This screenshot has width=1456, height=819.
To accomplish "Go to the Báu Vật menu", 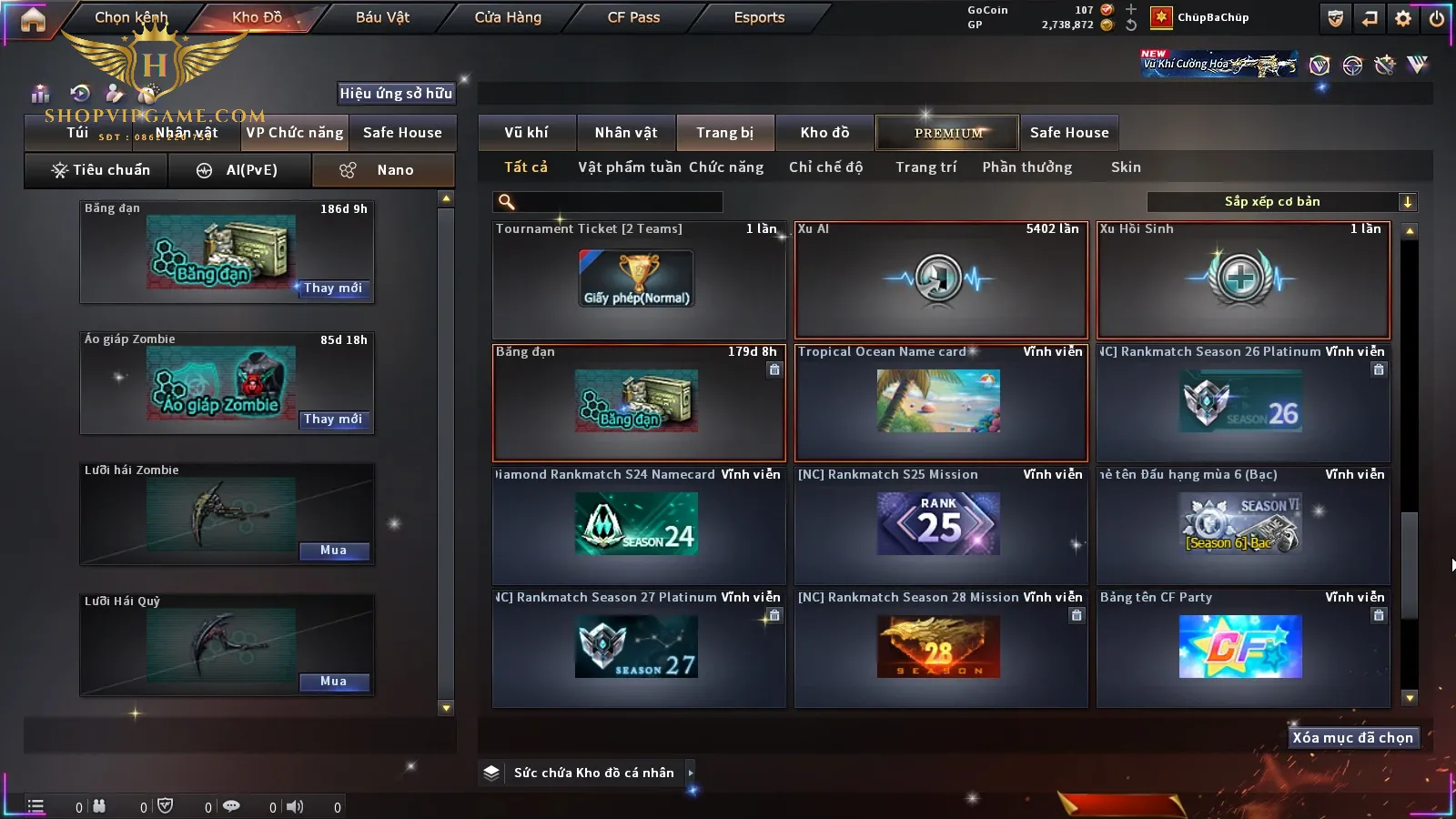I will (x=382, y=17).
